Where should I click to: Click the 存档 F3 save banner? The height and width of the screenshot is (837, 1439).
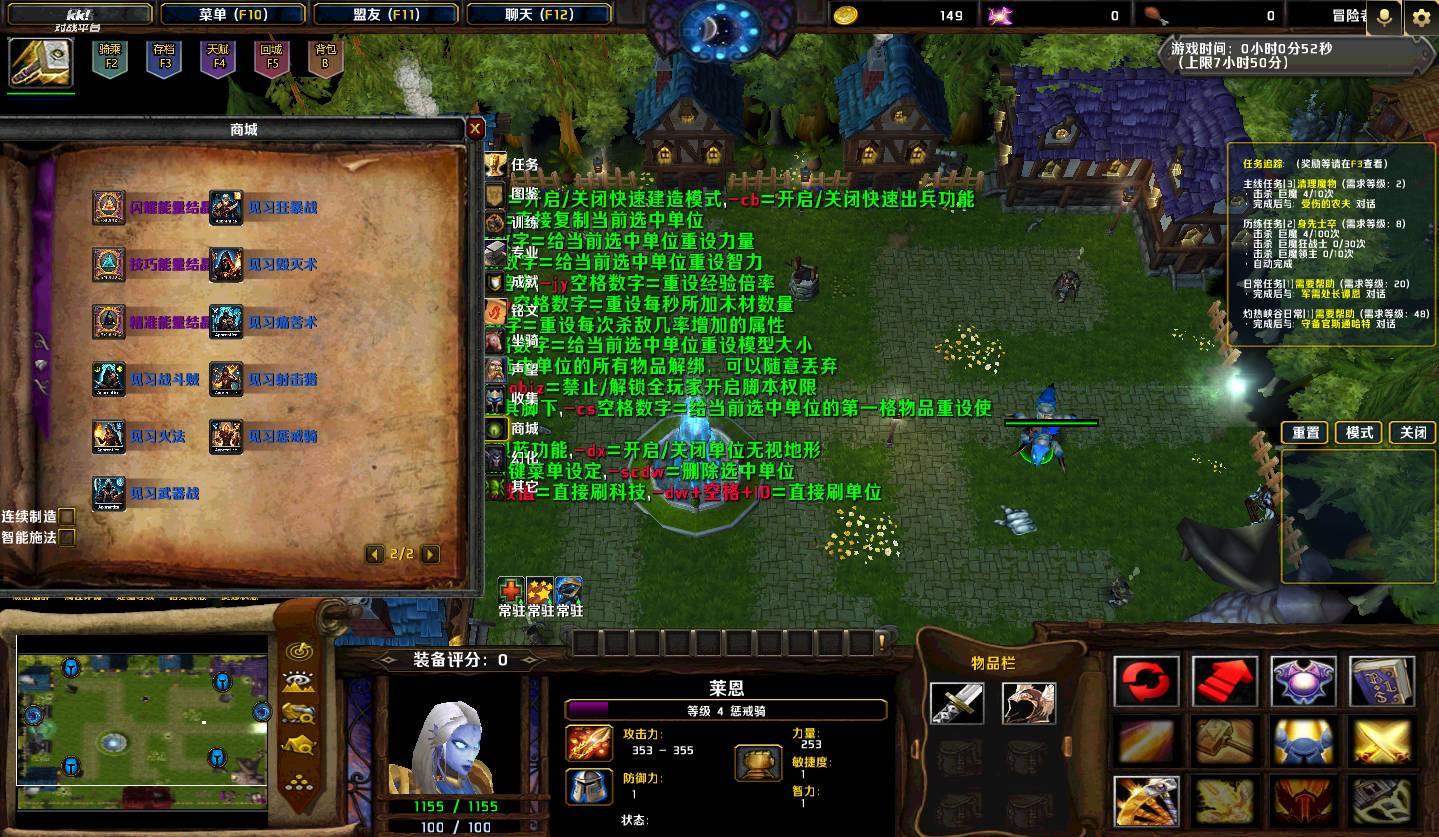(164, 57)
